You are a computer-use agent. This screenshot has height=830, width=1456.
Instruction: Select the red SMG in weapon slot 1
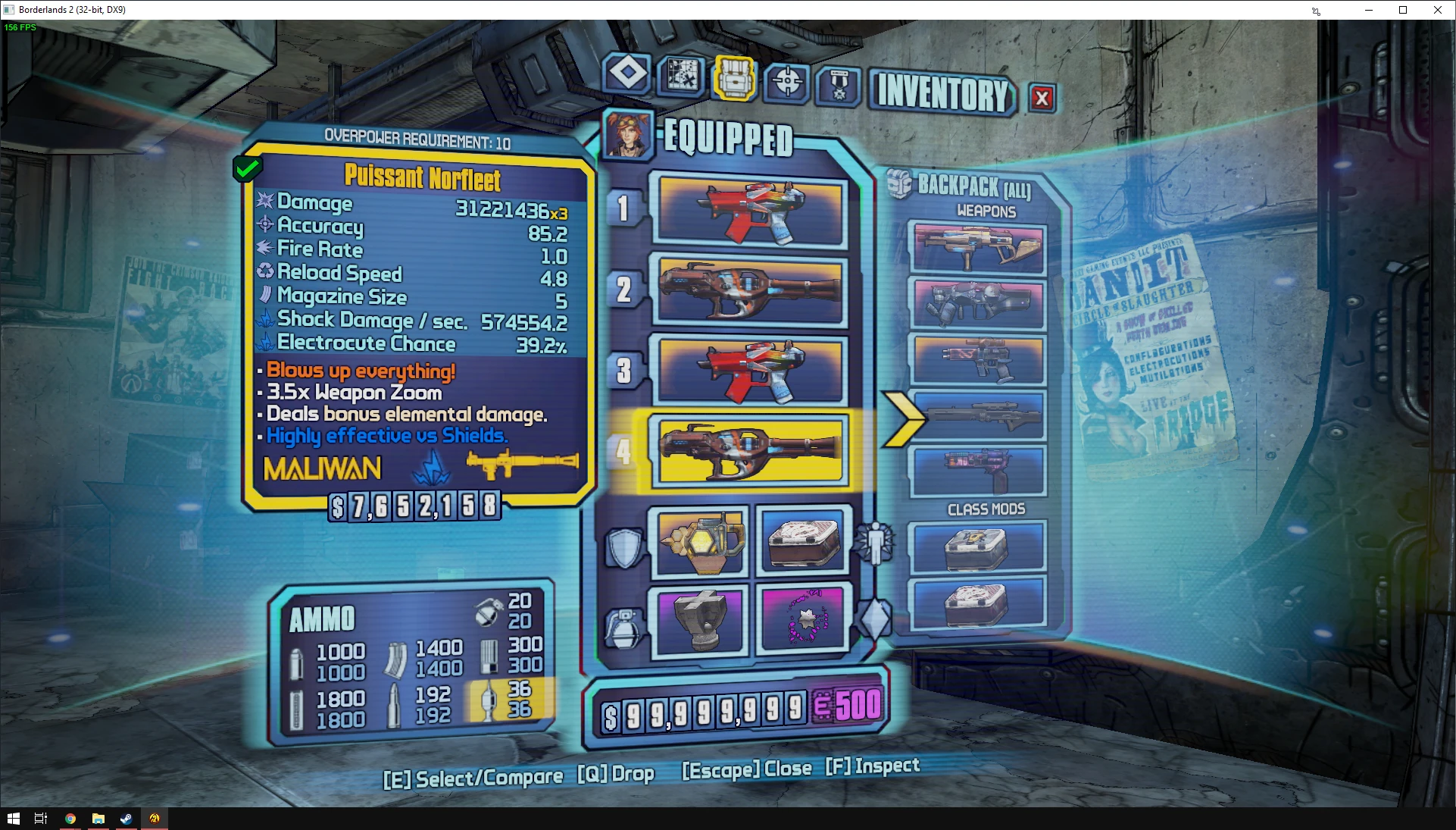click(751, 211)
